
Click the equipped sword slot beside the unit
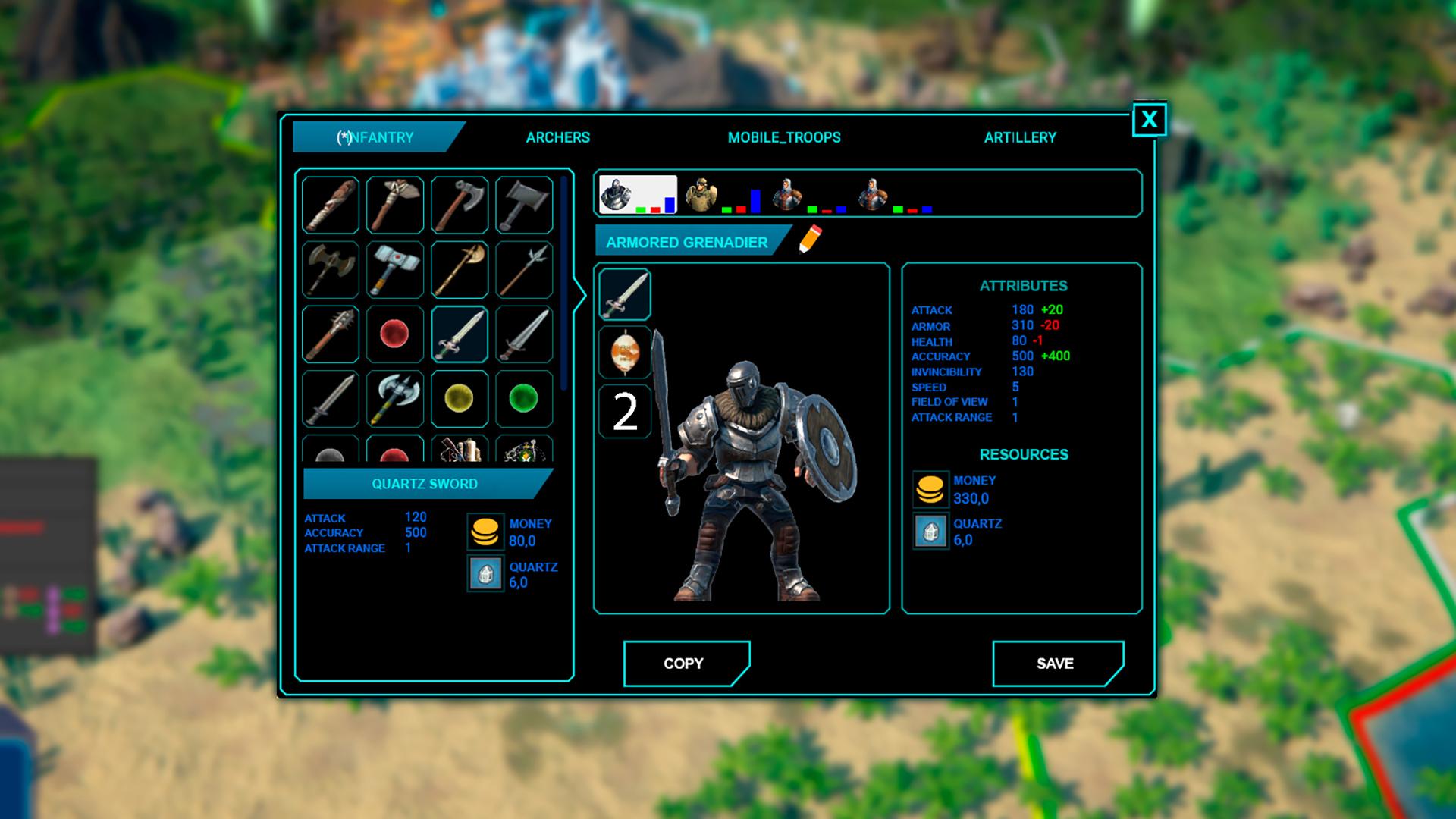625,294
